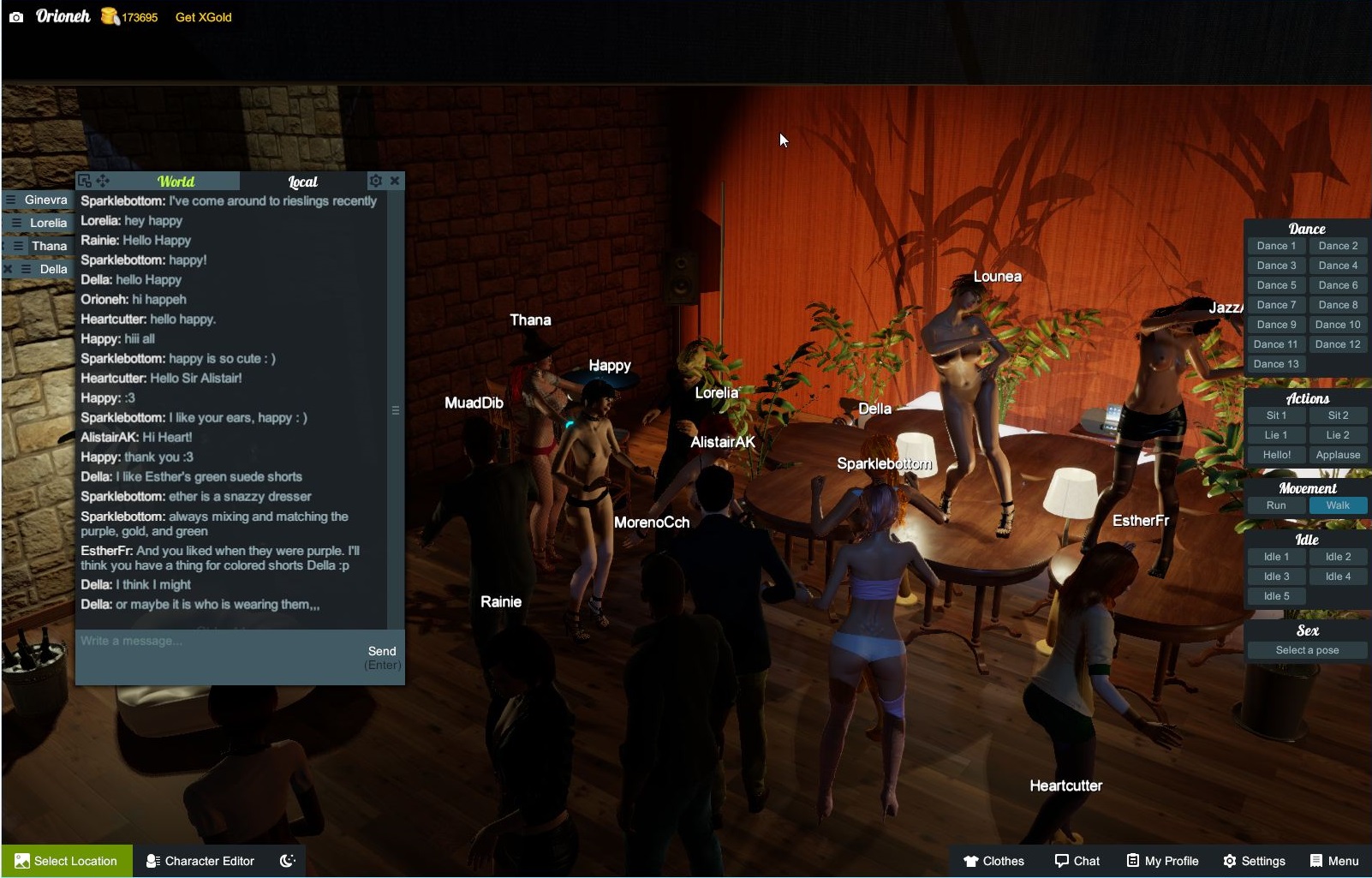Close the chat window
Screen dimensions: 1372x878
click(395, 181)
